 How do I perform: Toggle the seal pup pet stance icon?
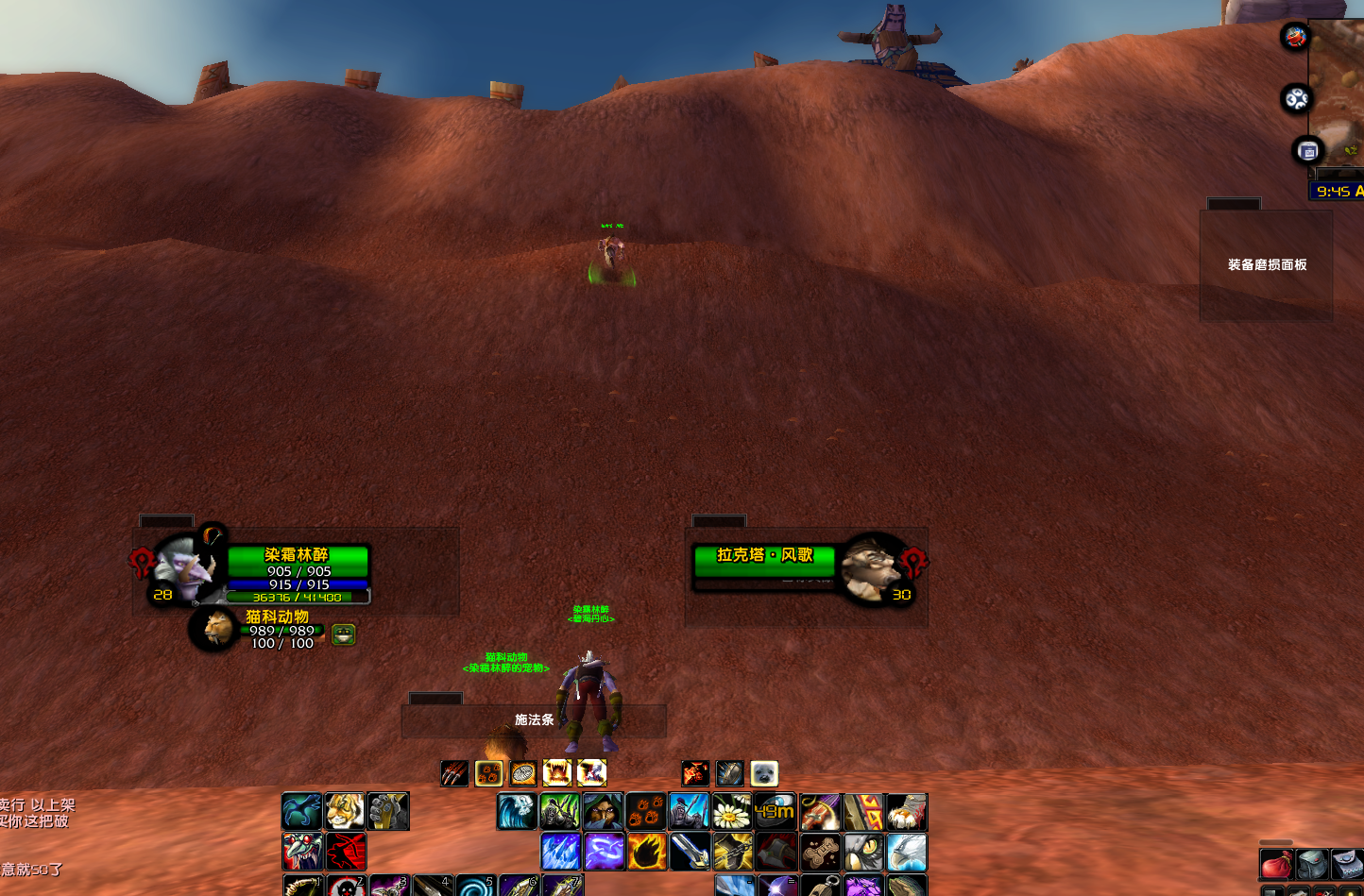764,774
